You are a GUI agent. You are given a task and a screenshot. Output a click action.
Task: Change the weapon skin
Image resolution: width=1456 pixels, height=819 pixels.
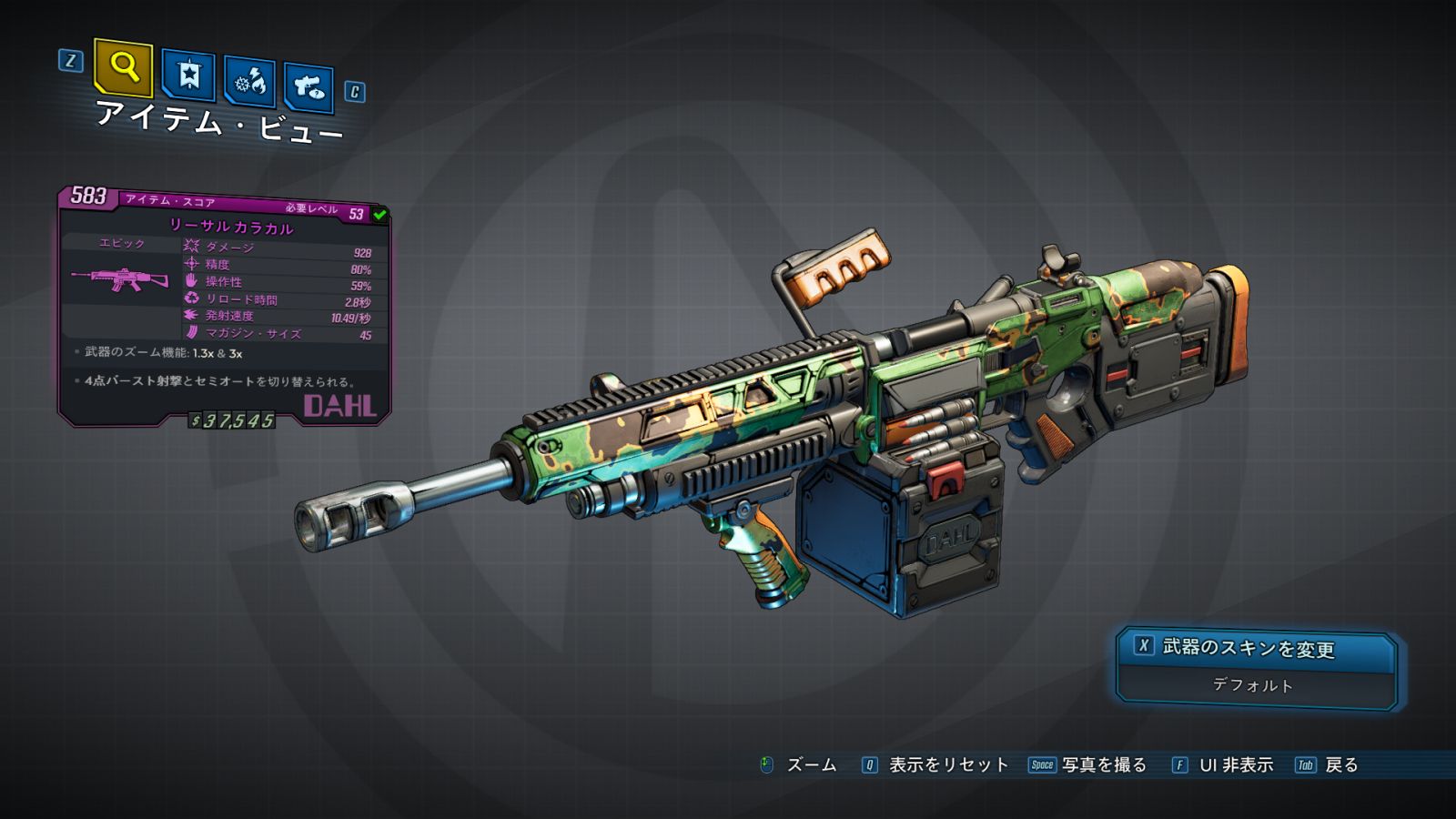[x=1256, y=648]
